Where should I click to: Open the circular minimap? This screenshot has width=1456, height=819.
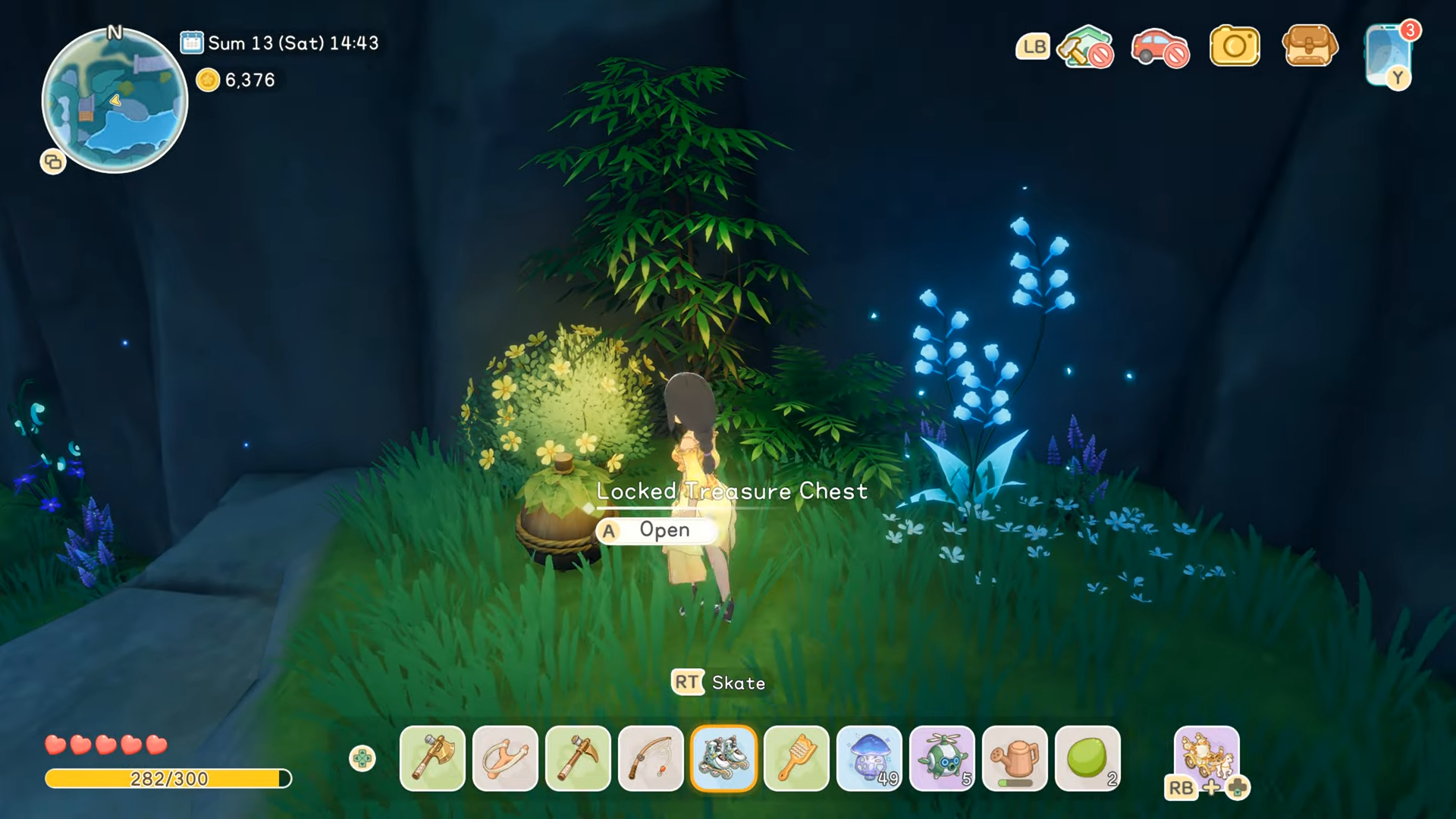click(115, 101)
